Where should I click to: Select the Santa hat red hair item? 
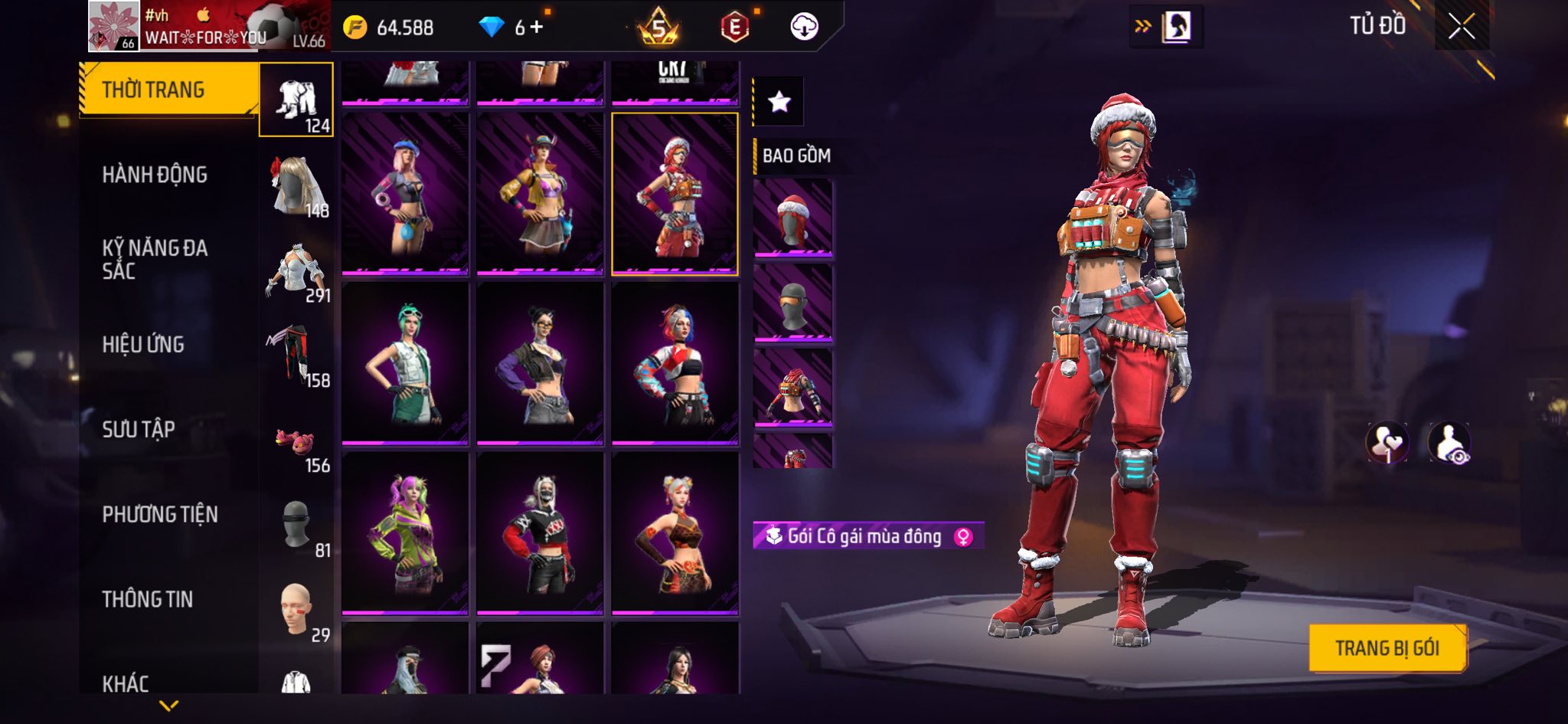click(x=793, y=218)
